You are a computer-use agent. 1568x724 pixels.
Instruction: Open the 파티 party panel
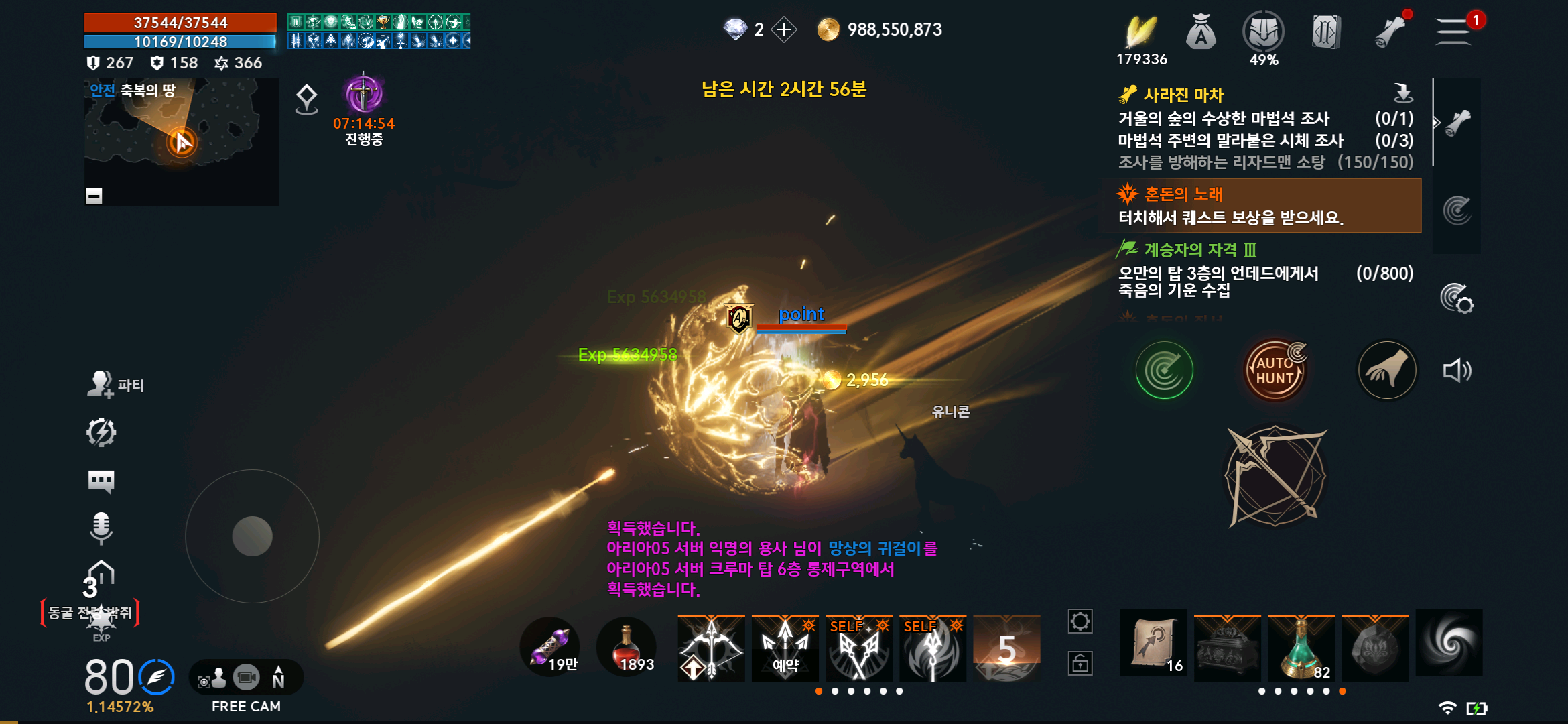(115, 385)
